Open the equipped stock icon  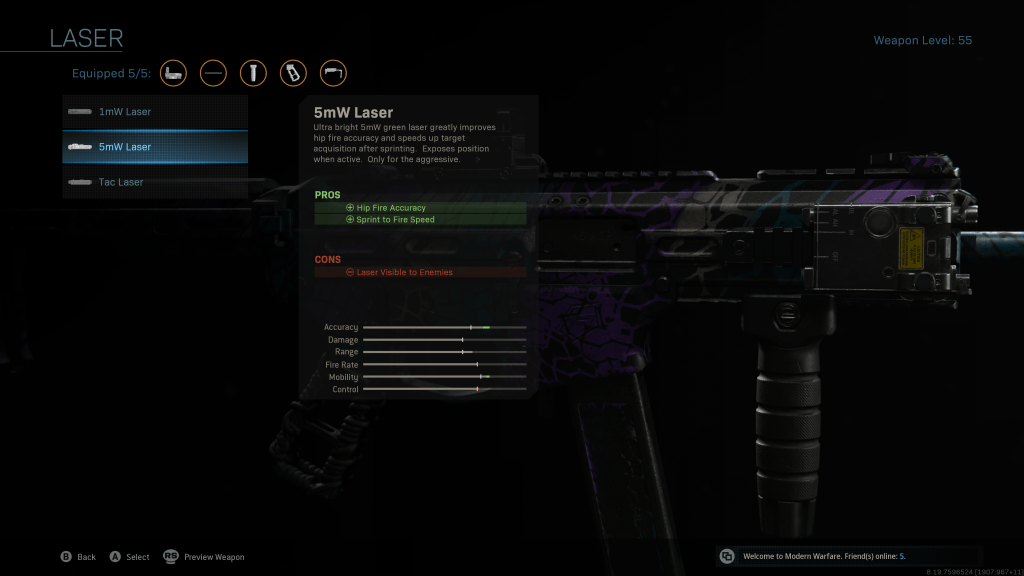tap(333, 73)
